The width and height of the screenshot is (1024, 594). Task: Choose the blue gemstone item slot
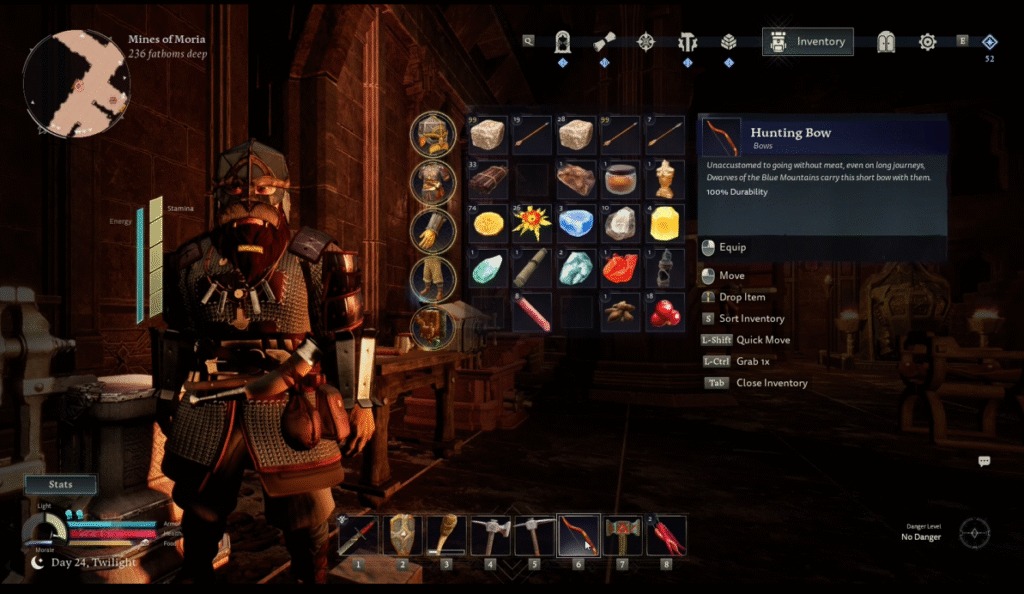click(x=576, y=223)
